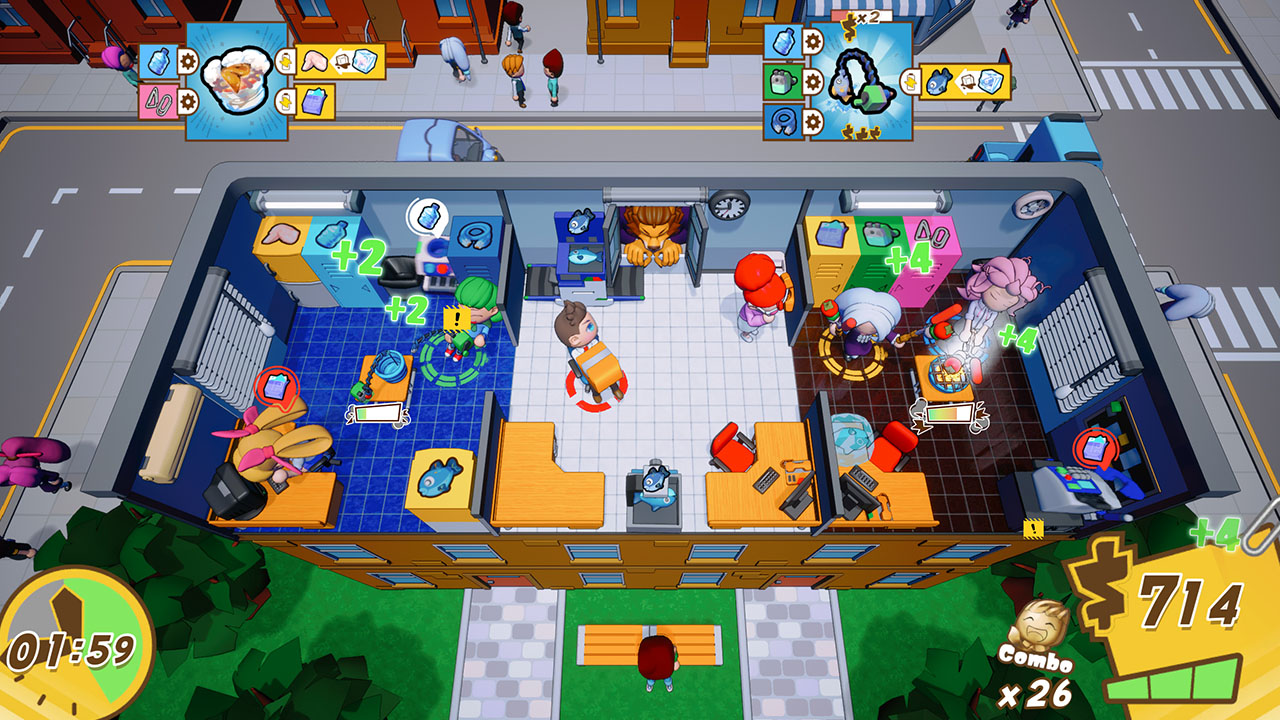Toggle the gear next to the paperclip ingredient

pyautogui.click(x=188, y=102)
